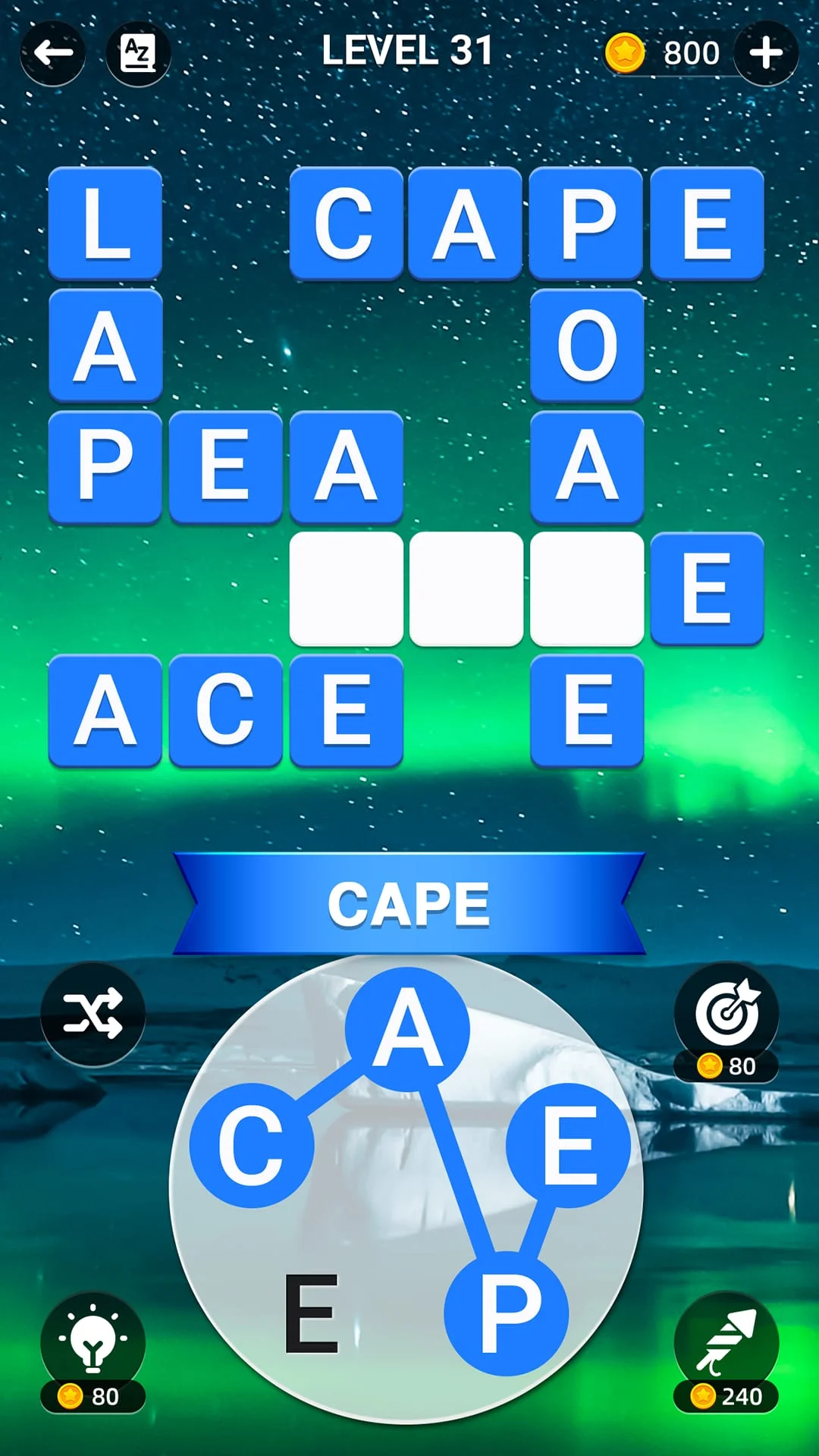Launch the rocket booster for 240 coins
Viewport: 819px width, 1456px height.
pyautogui.click(x=726, y=1344)
